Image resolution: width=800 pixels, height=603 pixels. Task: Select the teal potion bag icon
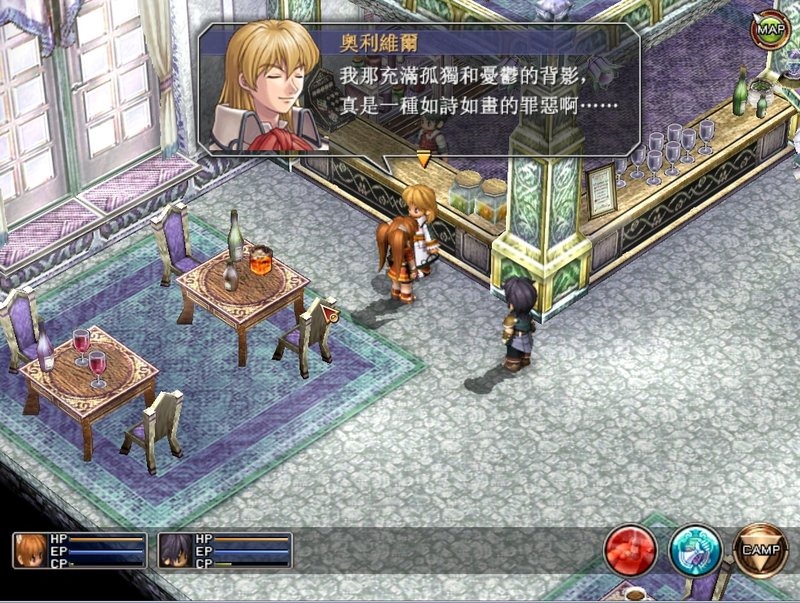[x=695, y=549]
